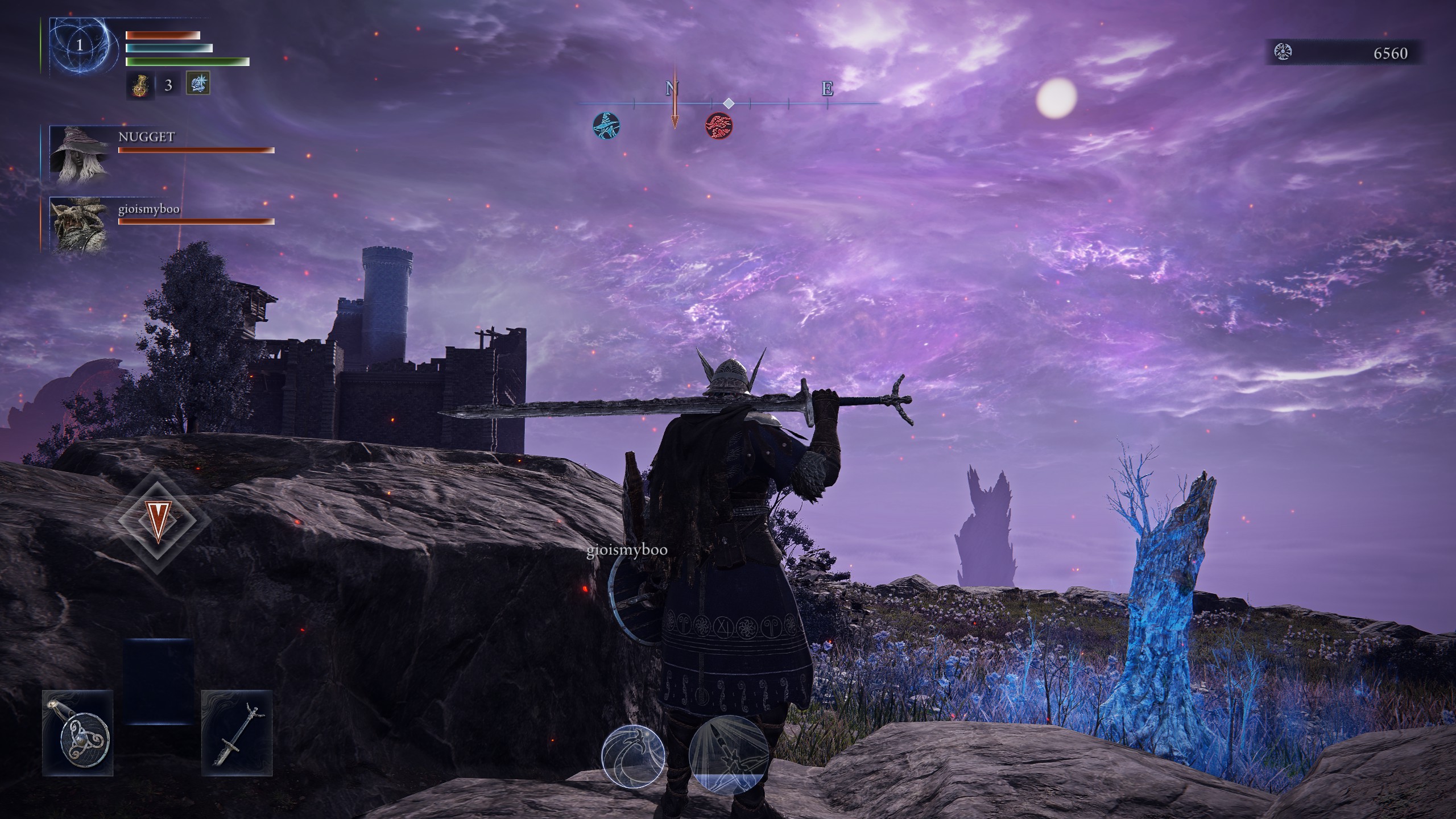Select the round shield equipment slot
Viewport: 1456px width, 819px height.
pos(78,734)
